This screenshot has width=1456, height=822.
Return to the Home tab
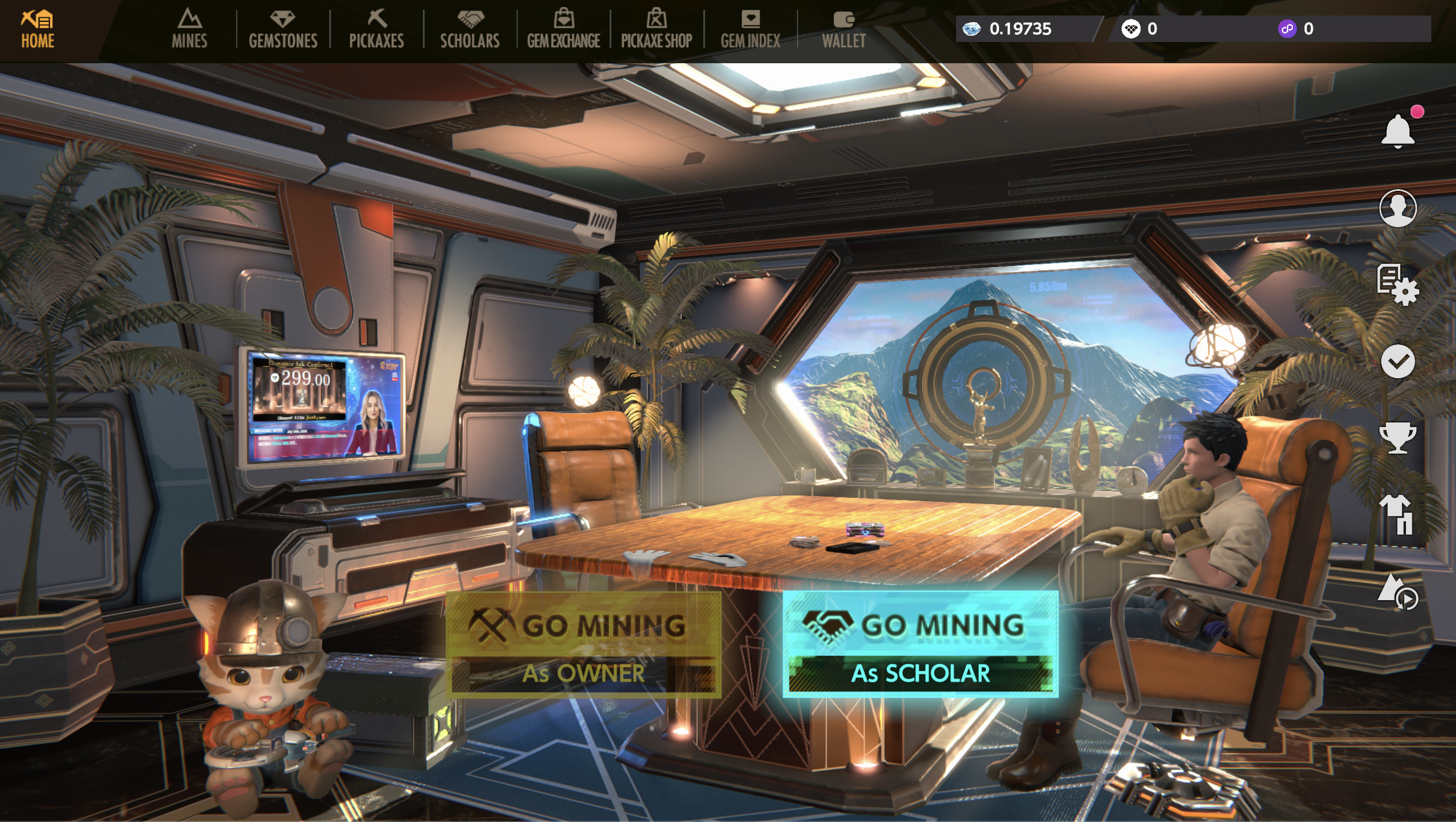[x=36, y=29]
